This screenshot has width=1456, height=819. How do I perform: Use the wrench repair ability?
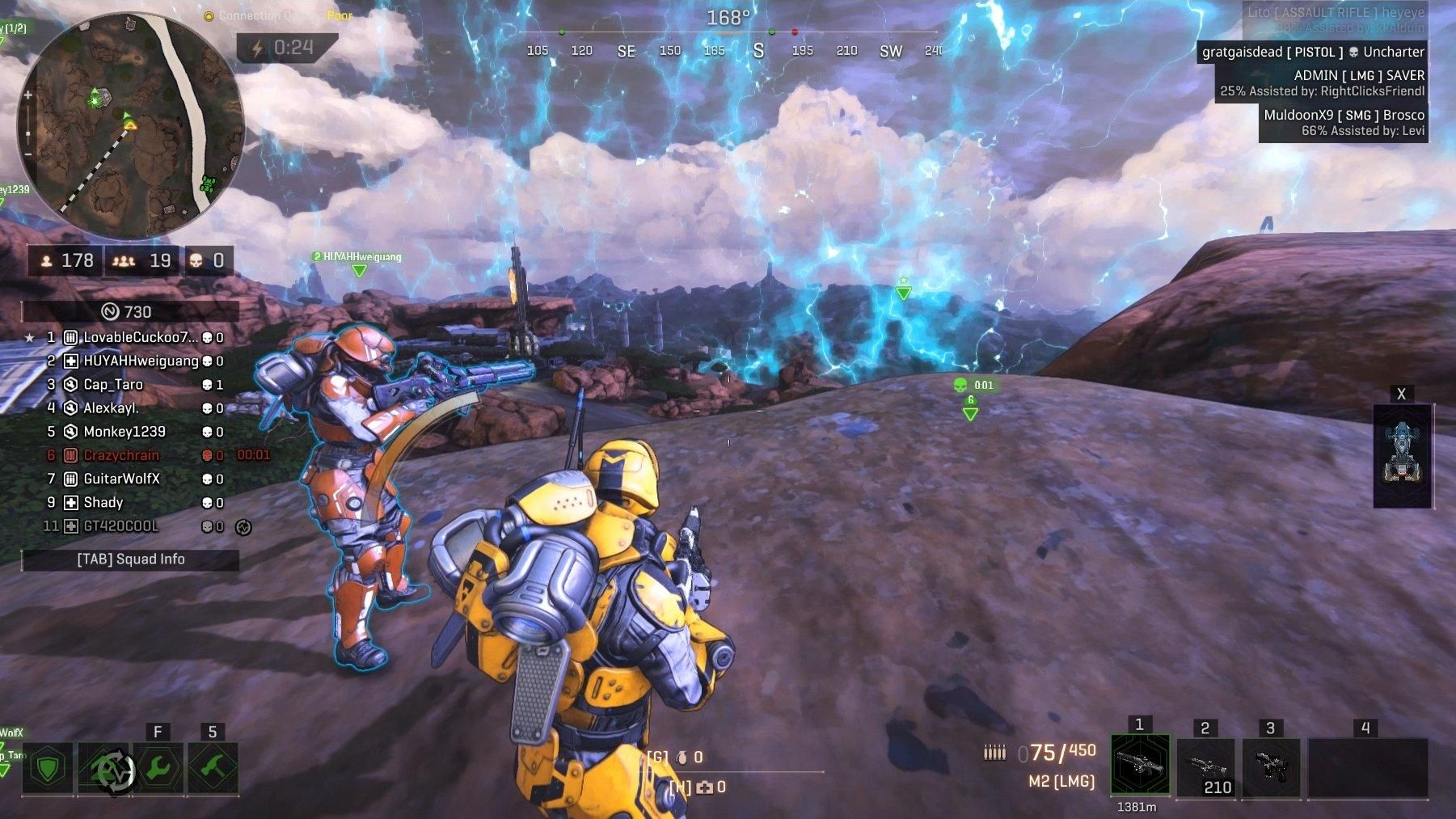point(158,769)
